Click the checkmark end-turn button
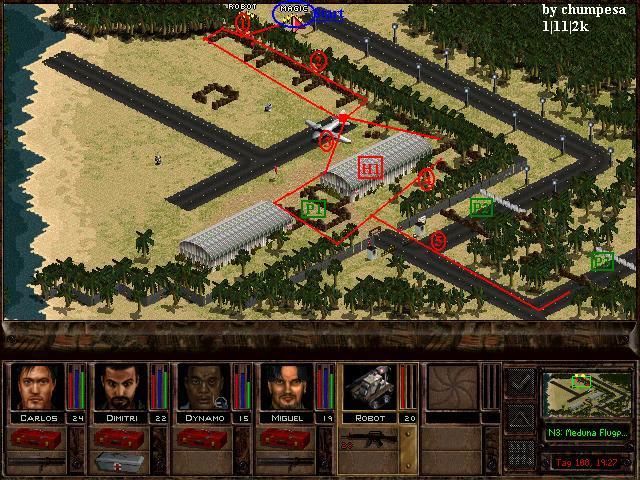The width and height of the screenshot is (640, 480). (x=520, y=382)
